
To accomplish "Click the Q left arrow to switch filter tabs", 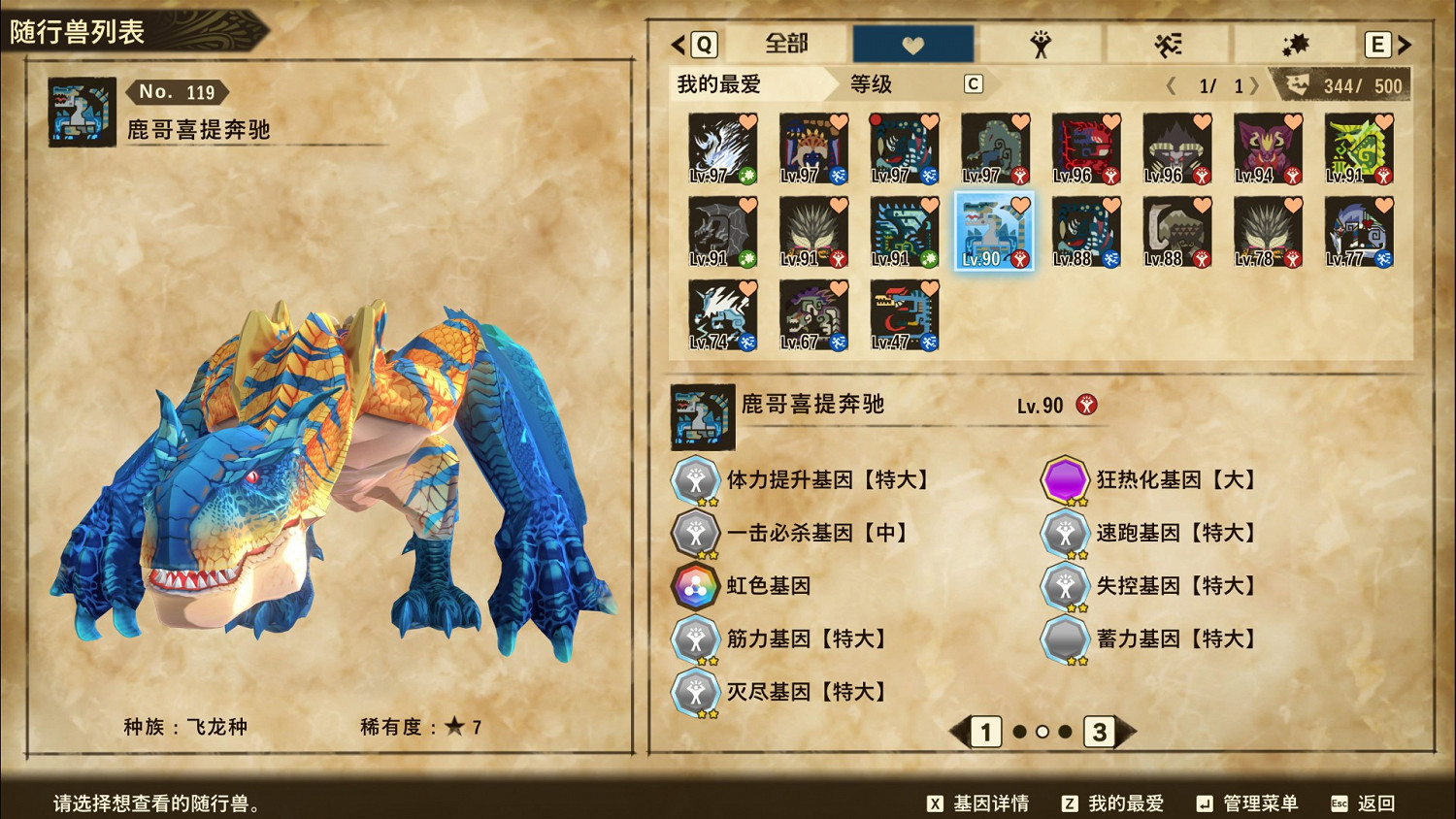I will [x=677, y=44].
